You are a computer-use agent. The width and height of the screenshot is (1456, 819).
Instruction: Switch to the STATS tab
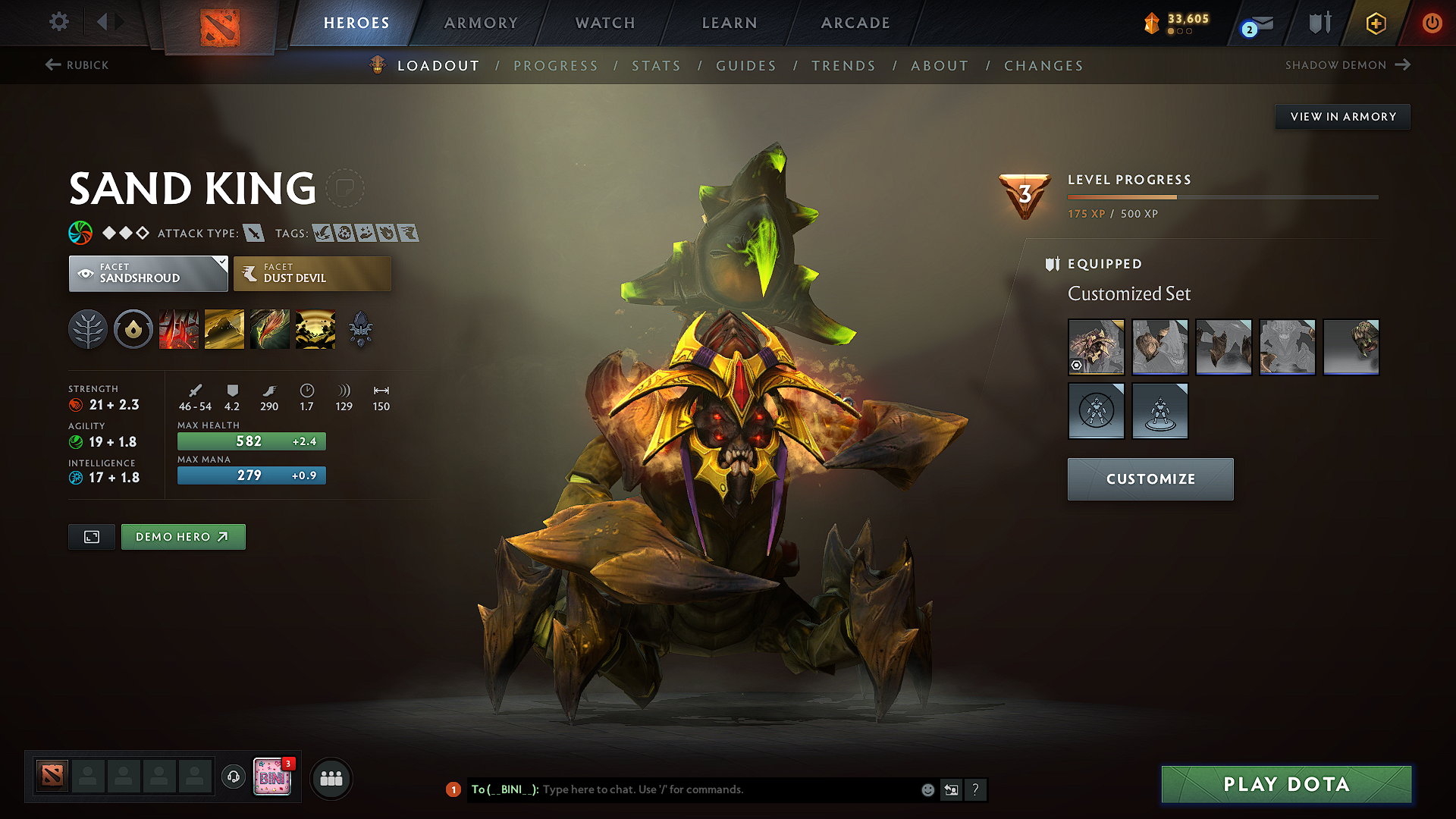[x=656, y=66]
